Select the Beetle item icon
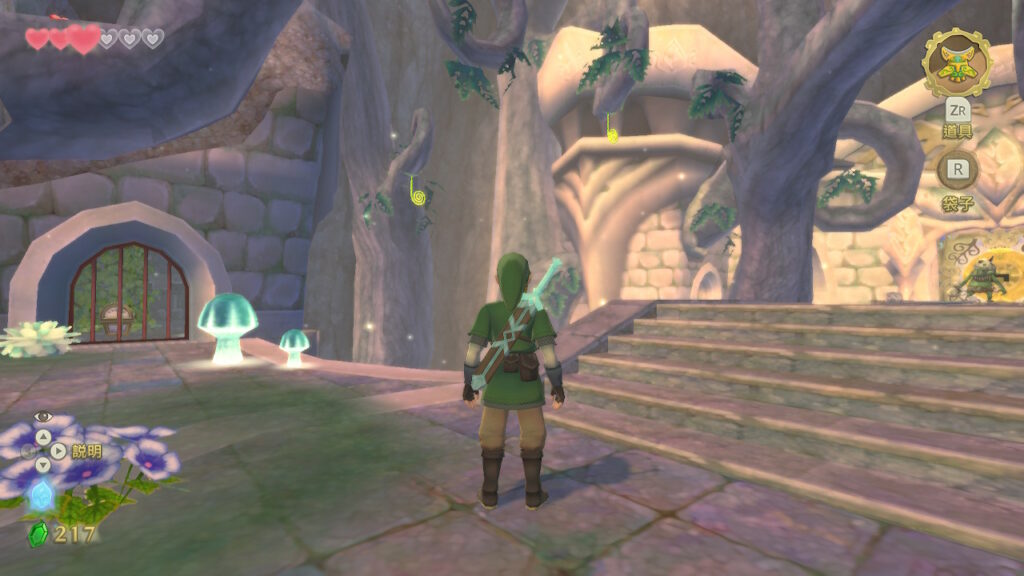 (x=956, y=62)
